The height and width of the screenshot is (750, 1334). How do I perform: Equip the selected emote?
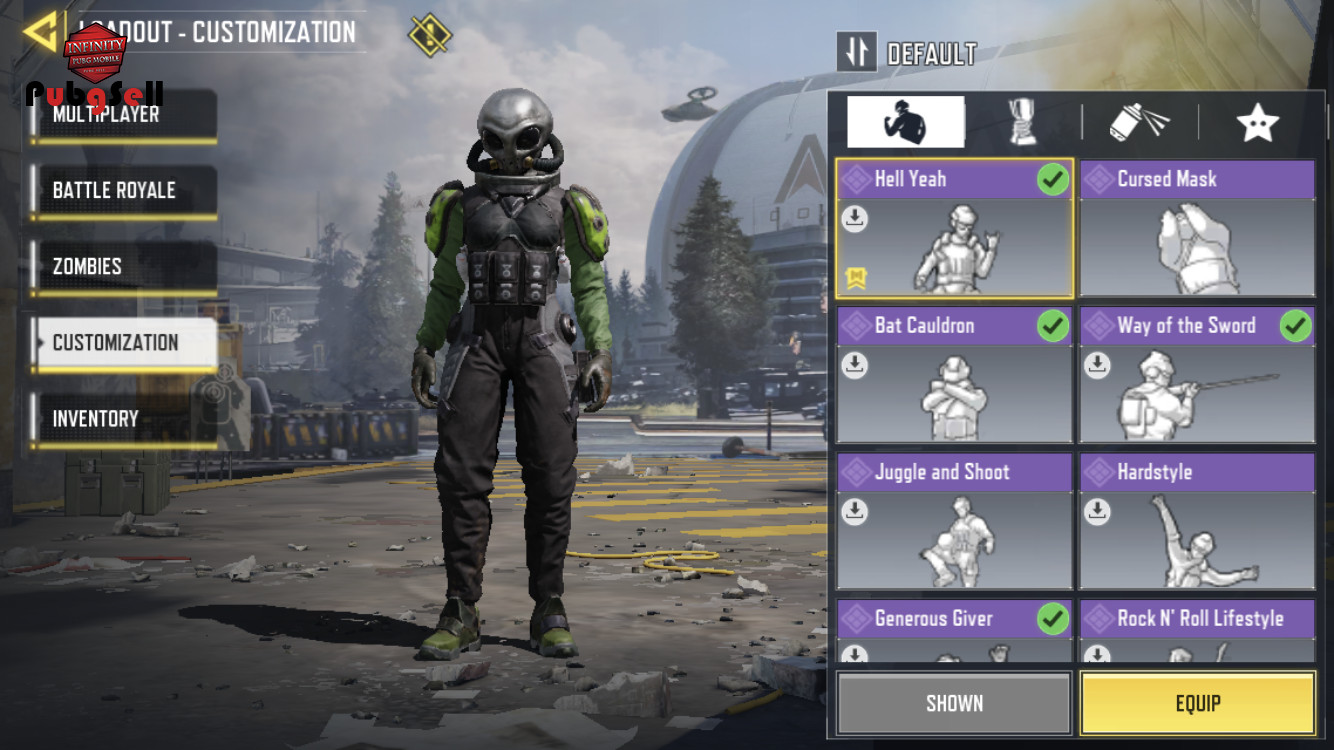(1197, 703)
